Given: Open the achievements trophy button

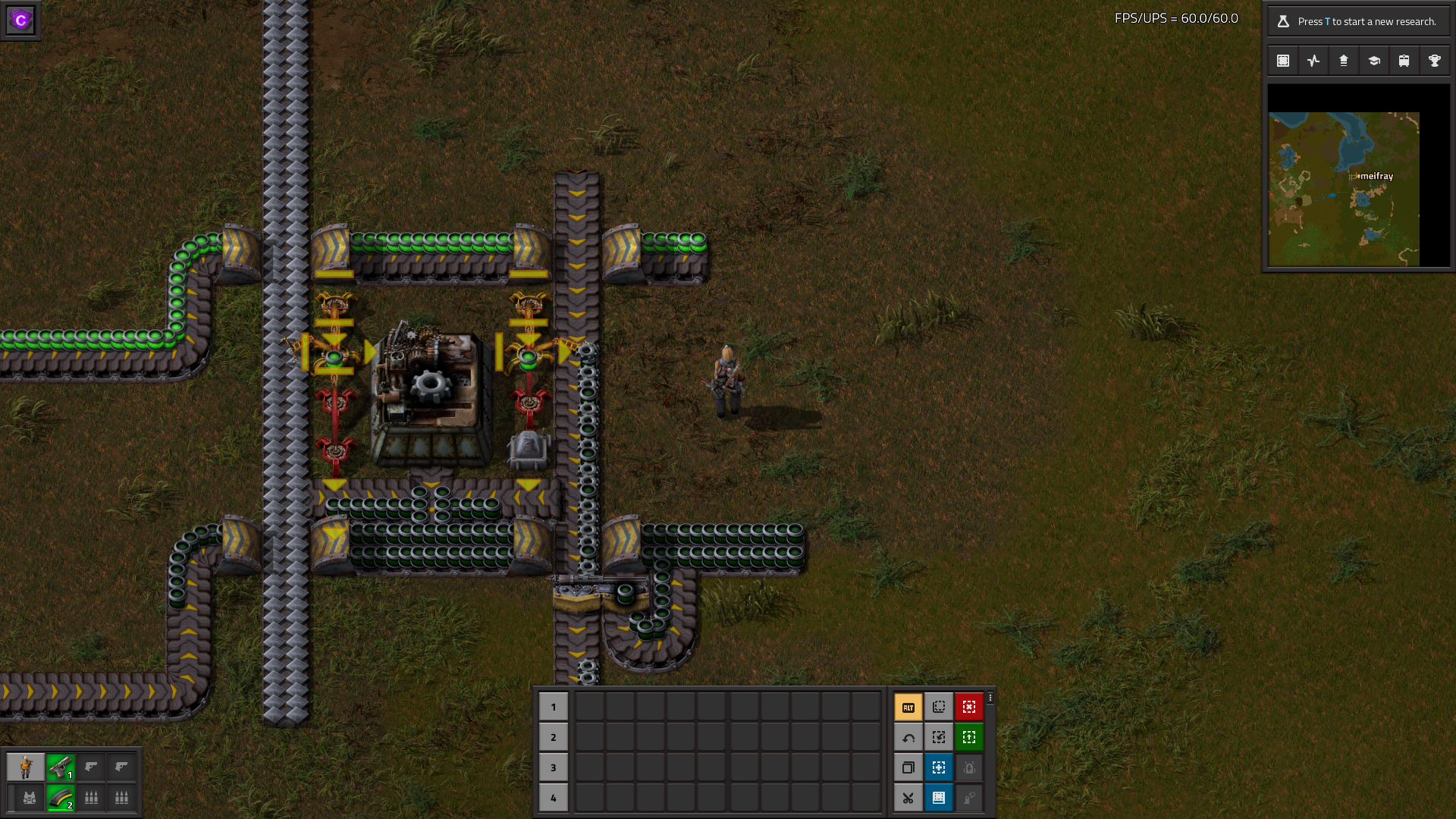Looking at the screenshot, I should 1435,61.
